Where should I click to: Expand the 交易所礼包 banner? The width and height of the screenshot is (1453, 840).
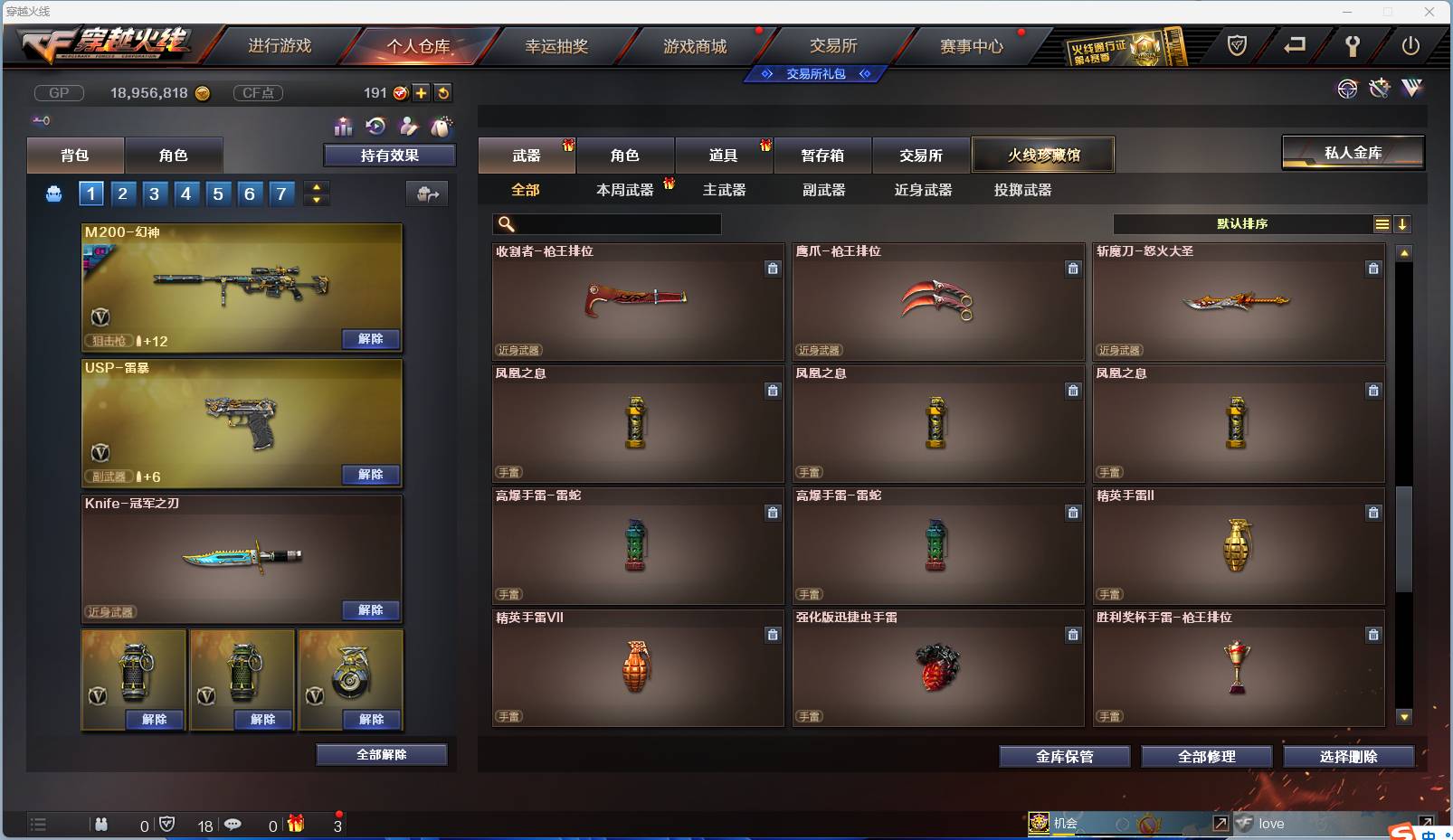[815, 74]
